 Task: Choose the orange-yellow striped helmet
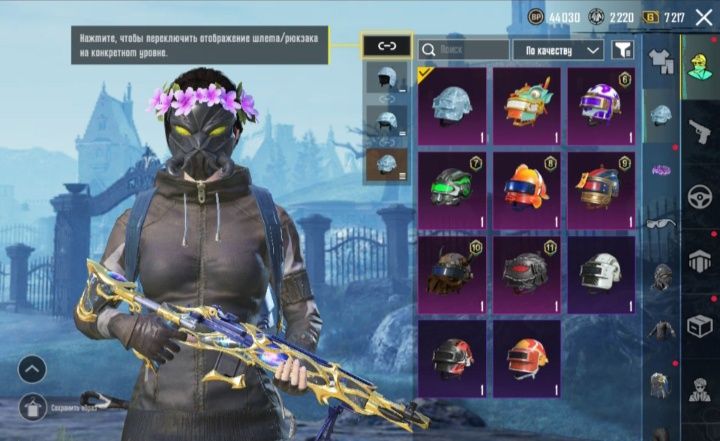point(526,357)
